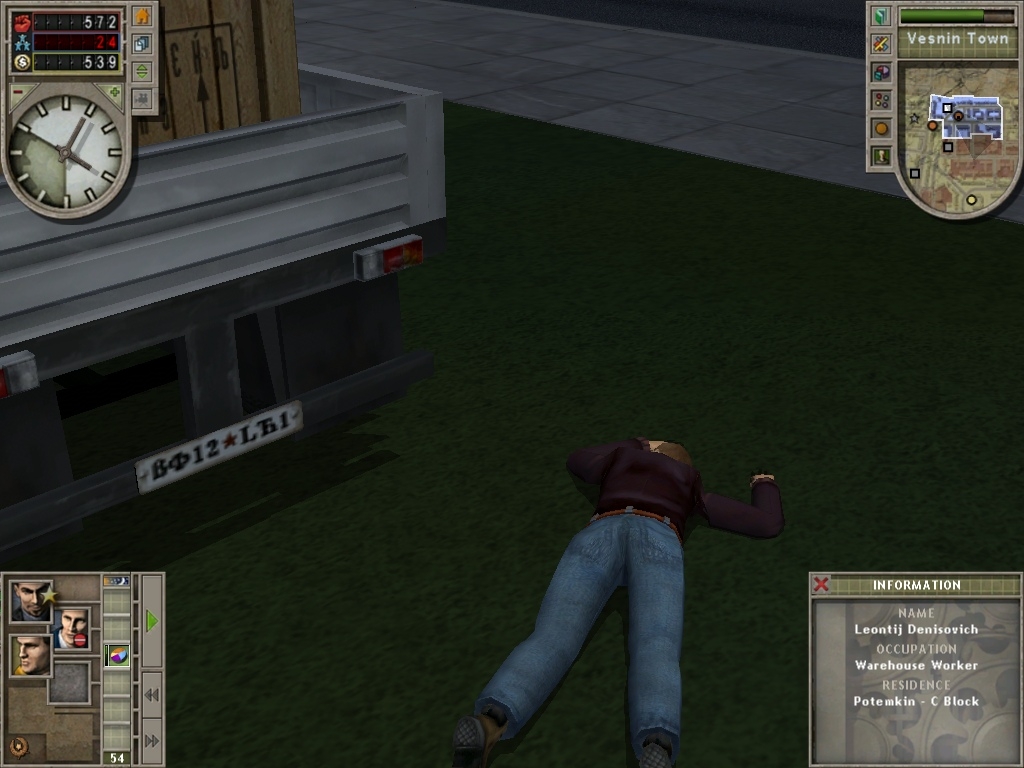Click the four colored dots icon
Viewport: 1024px width, 768px height.
(x=880, y=100)
